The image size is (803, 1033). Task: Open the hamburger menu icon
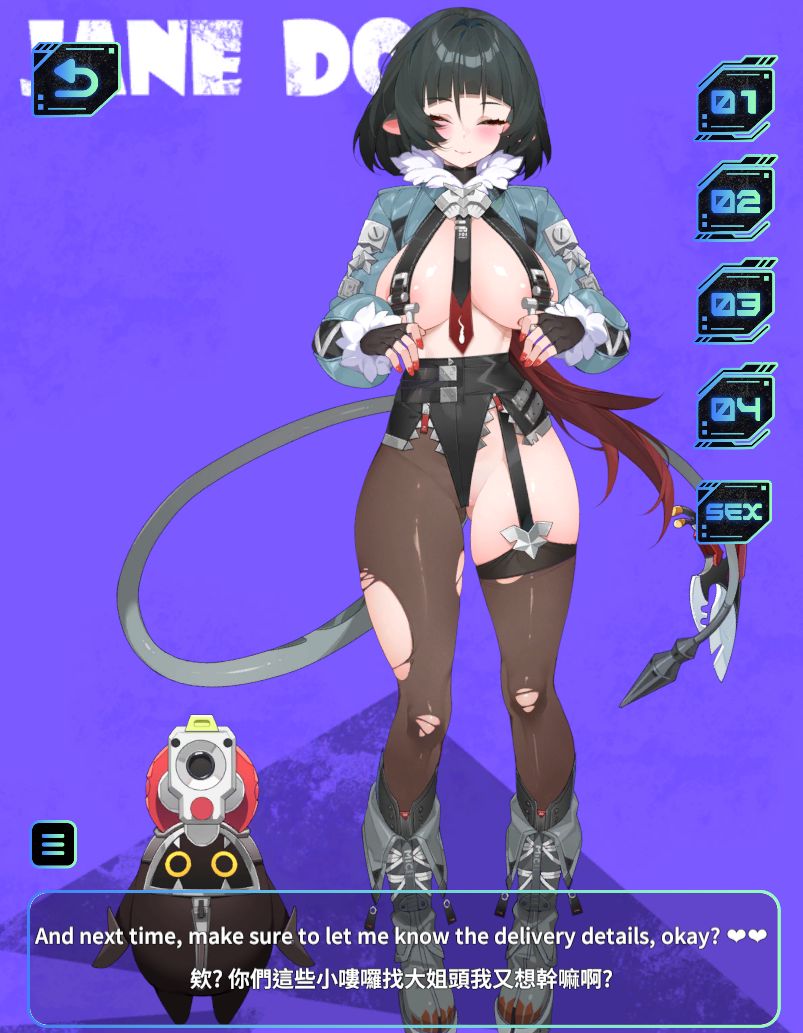point(53,844)
